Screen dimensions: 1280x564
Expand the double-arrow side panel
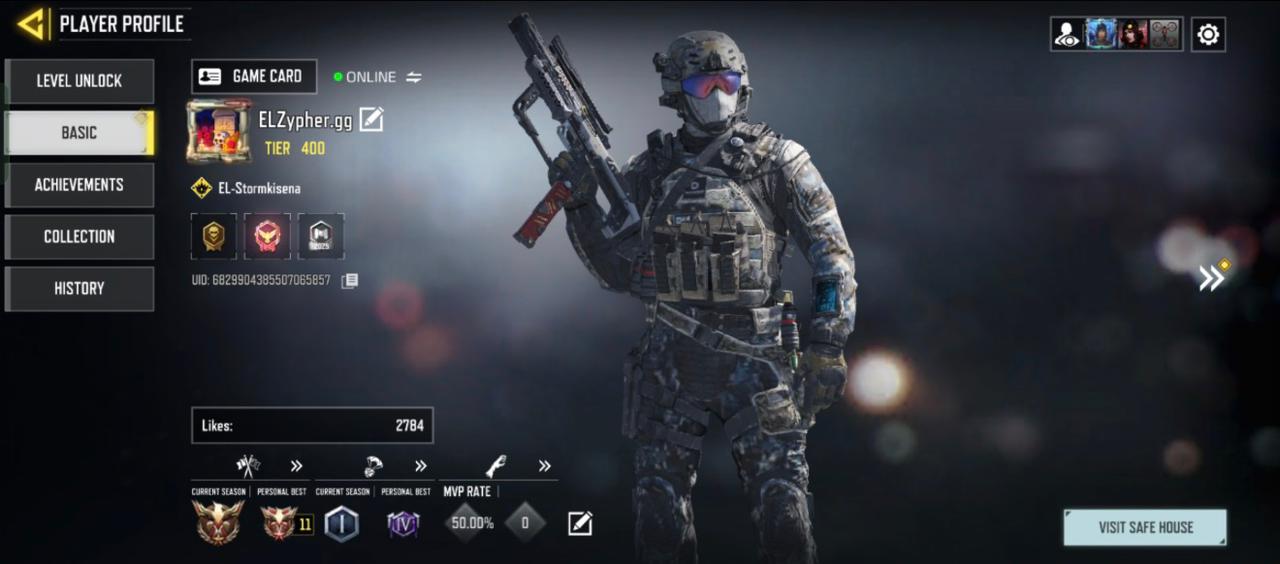point(1212,278)
